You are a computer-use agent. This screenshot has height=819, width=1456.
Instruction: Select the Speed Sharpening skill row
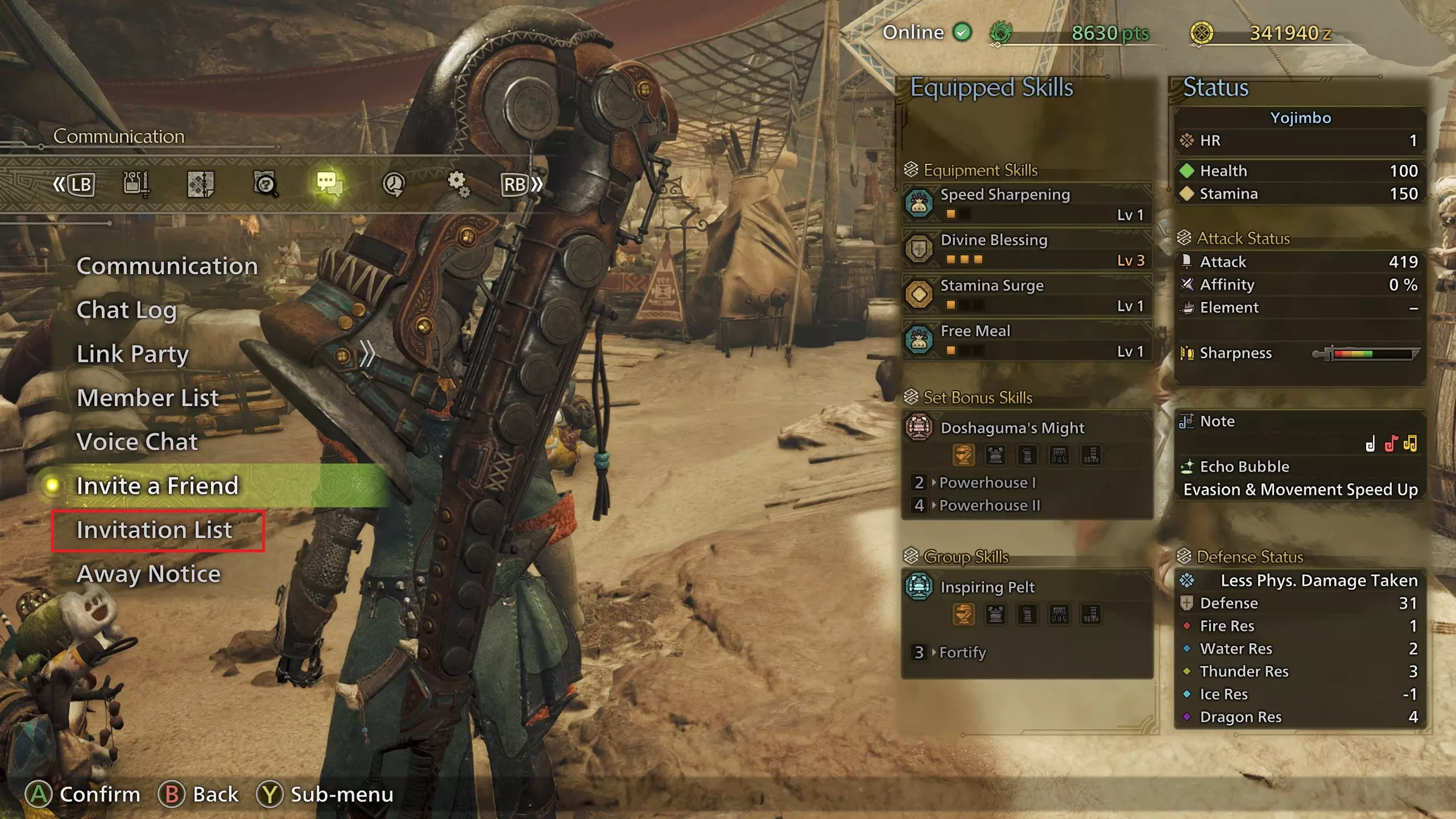[x=1027, y=204]
